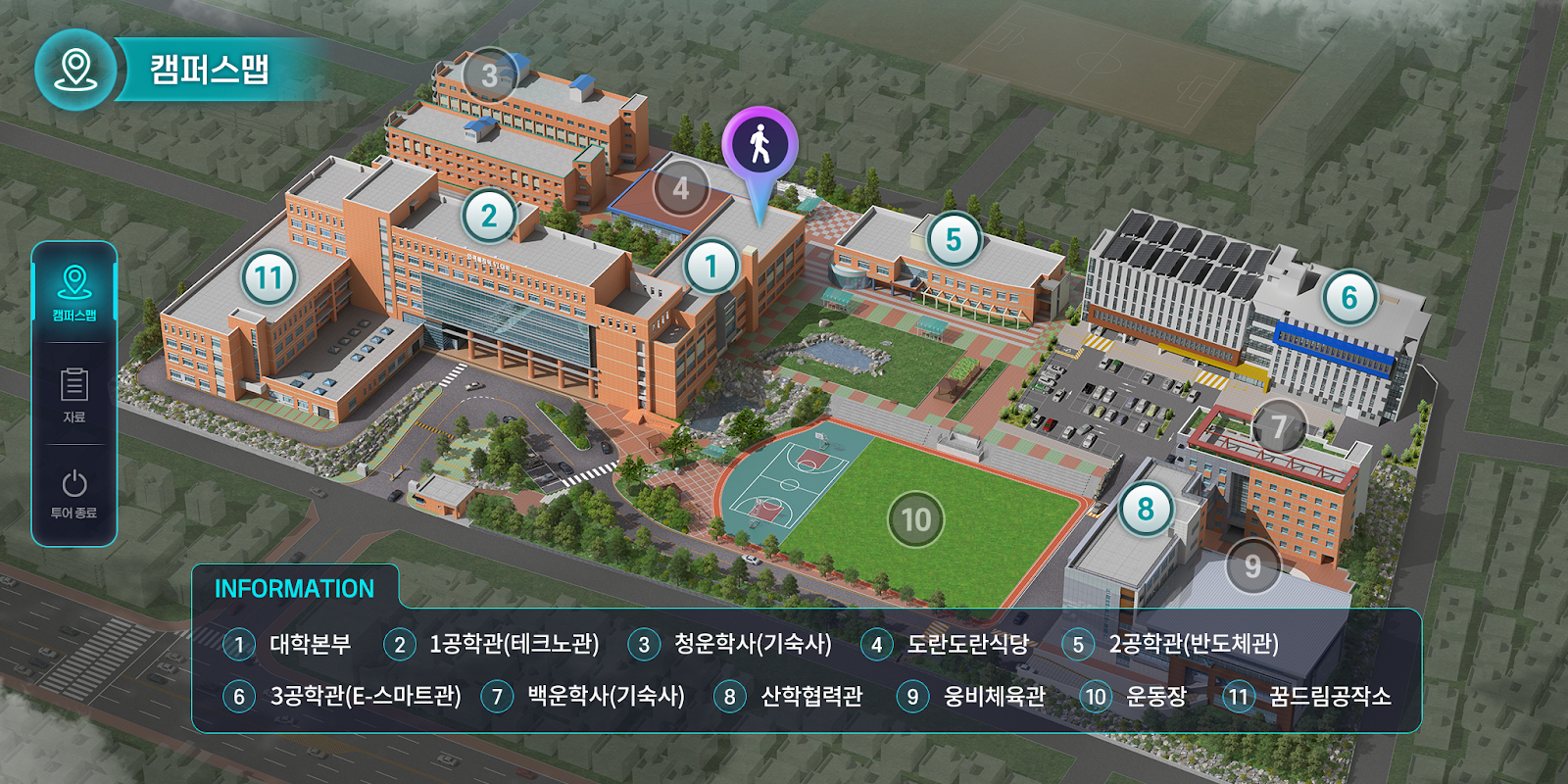Select building marker number 6
The image size is (1568, 784).
(x=1349, y=297)
